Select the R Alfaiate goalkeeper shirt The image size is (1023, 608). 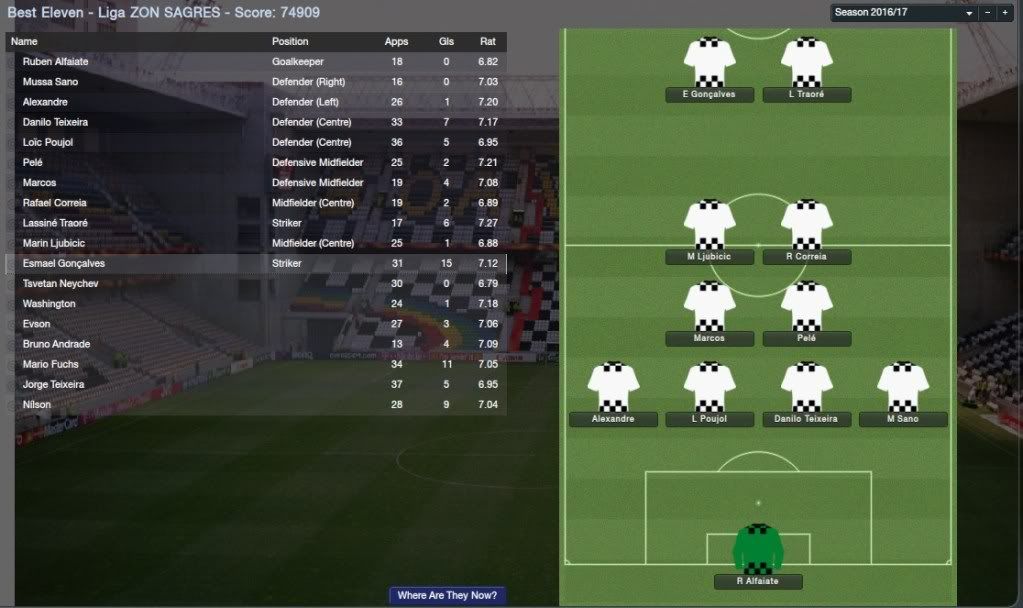click(x=758, y=548)
